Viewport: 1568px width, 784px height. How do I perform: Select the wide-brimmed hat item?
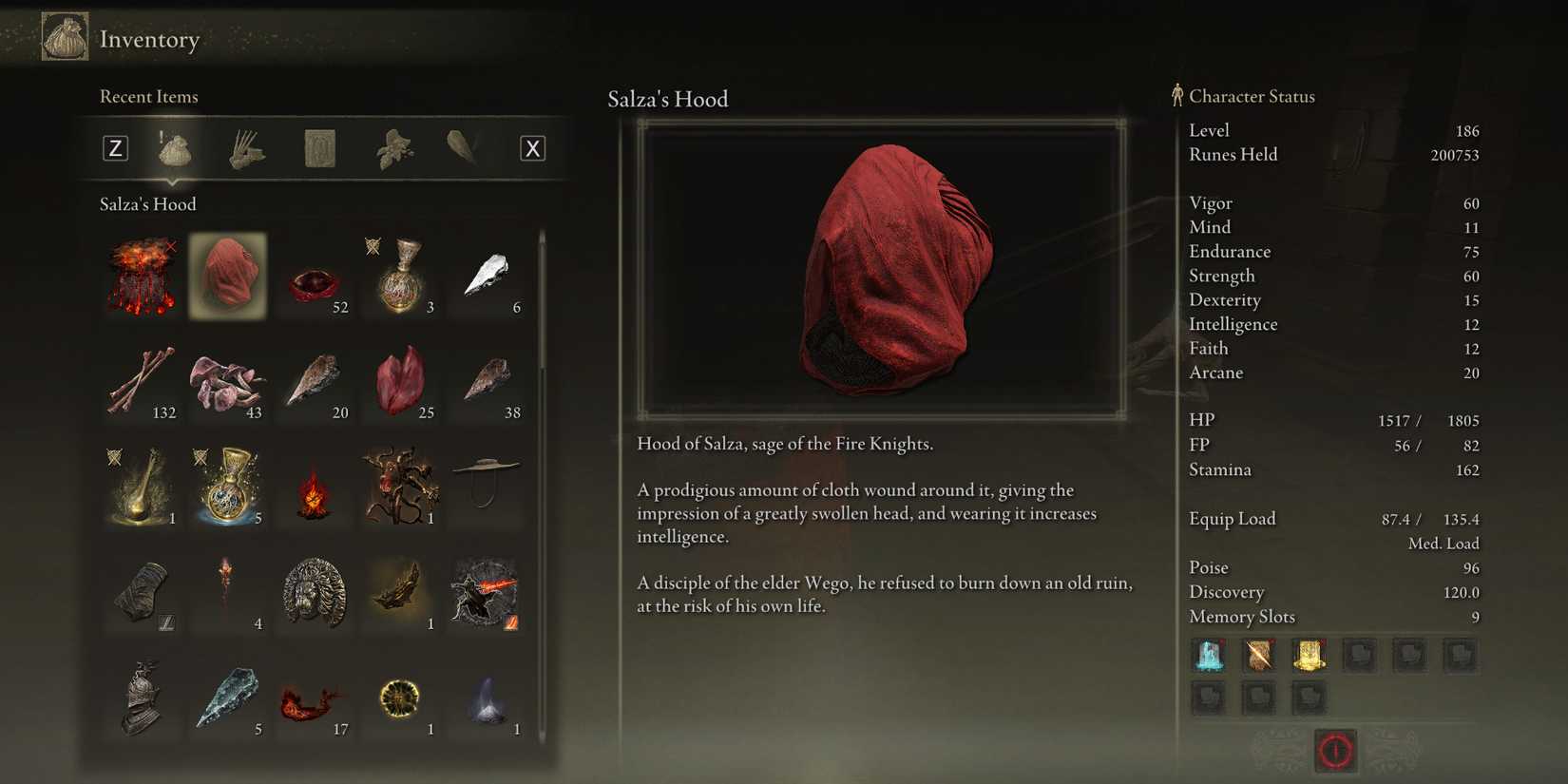[487, 488]
